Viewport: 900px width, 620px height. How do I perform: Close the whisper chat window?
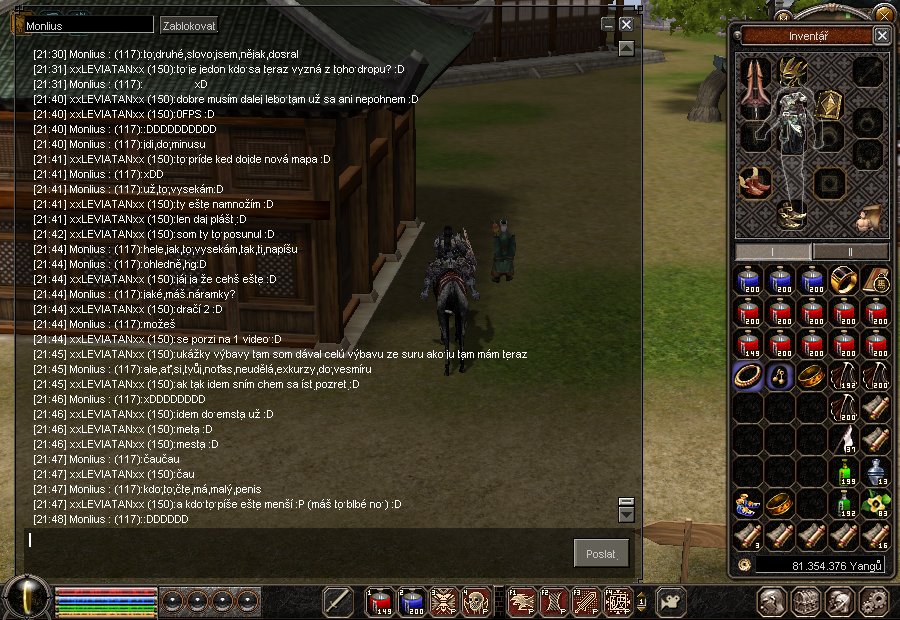point(626,24)
